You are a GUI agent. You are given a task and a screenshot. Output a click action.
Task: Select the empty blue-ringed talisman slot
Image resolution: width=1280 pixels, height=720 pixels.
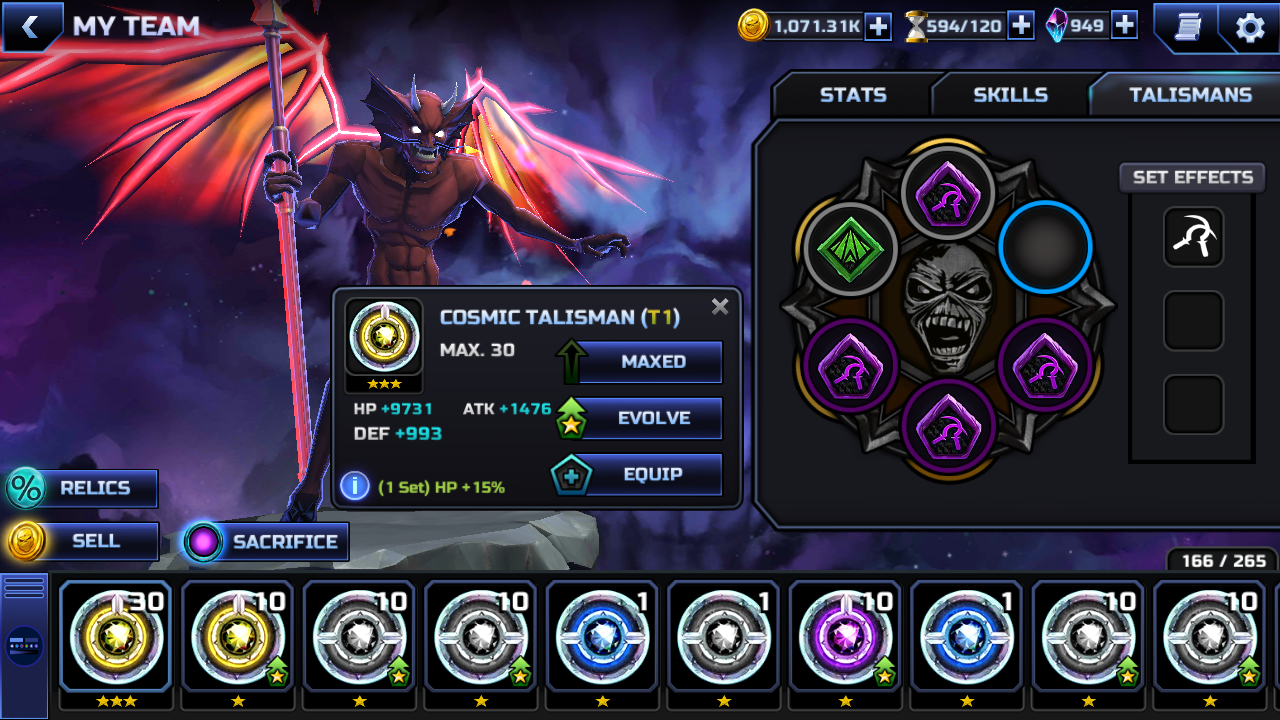point(1045,246)
